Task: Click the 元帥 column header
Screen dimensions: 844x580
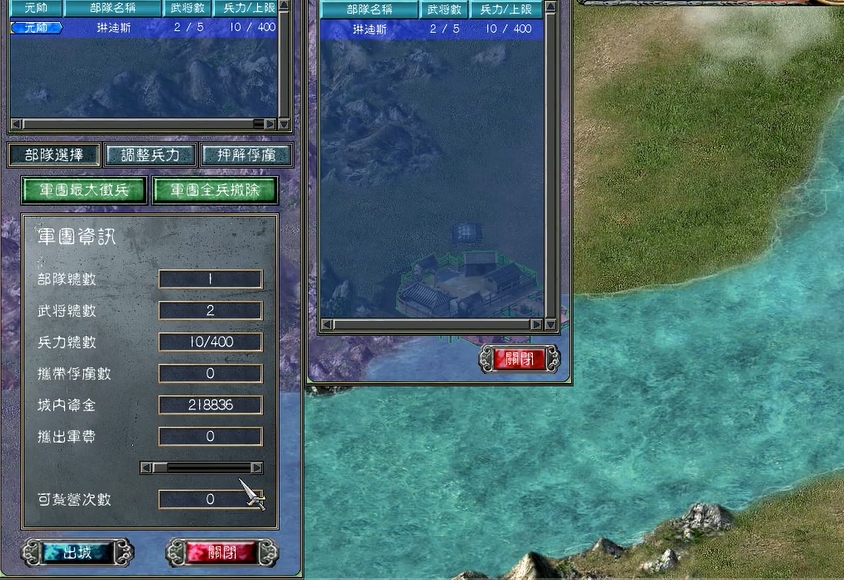Action: [x=36, y=9]
